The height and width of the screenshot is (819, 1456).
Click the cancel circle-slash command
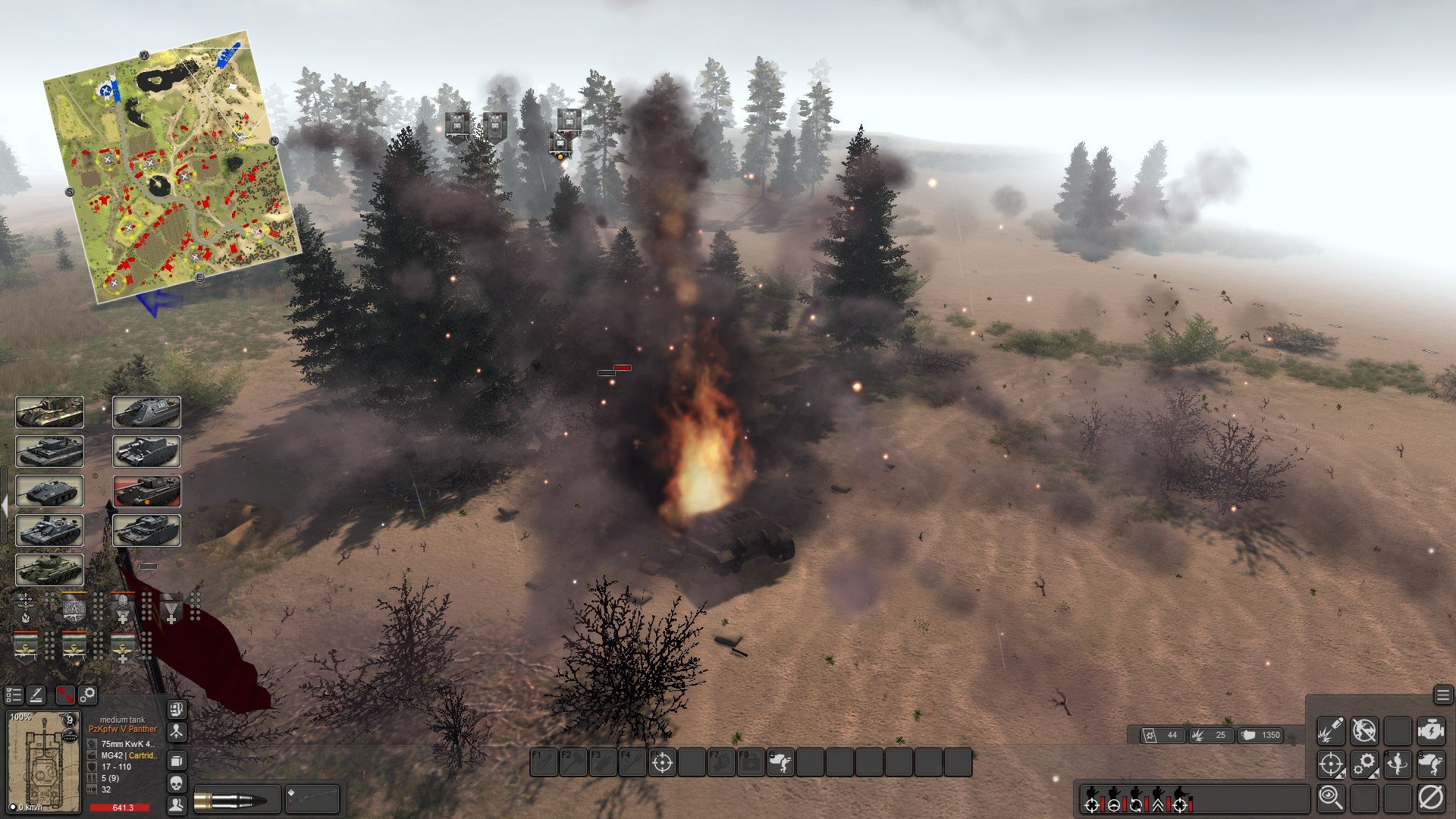[1430, 797]
